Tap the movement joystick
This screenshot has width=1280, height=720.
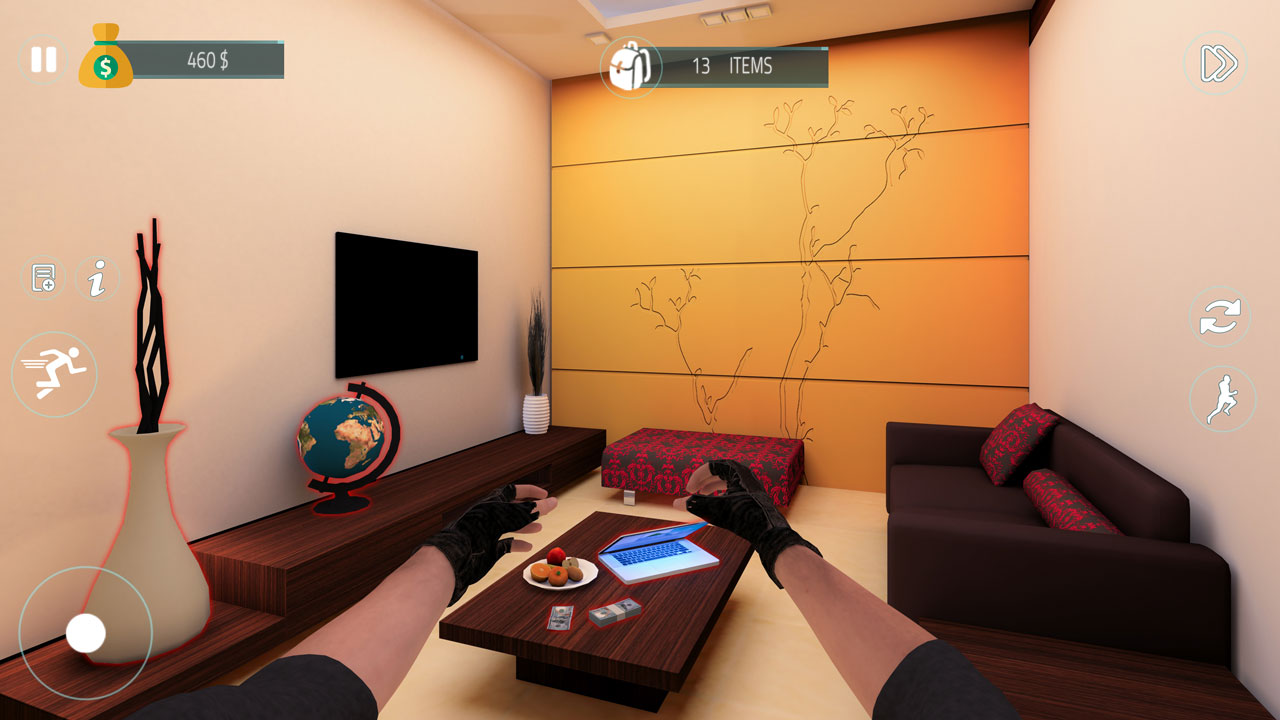click(x=85, y=632)
